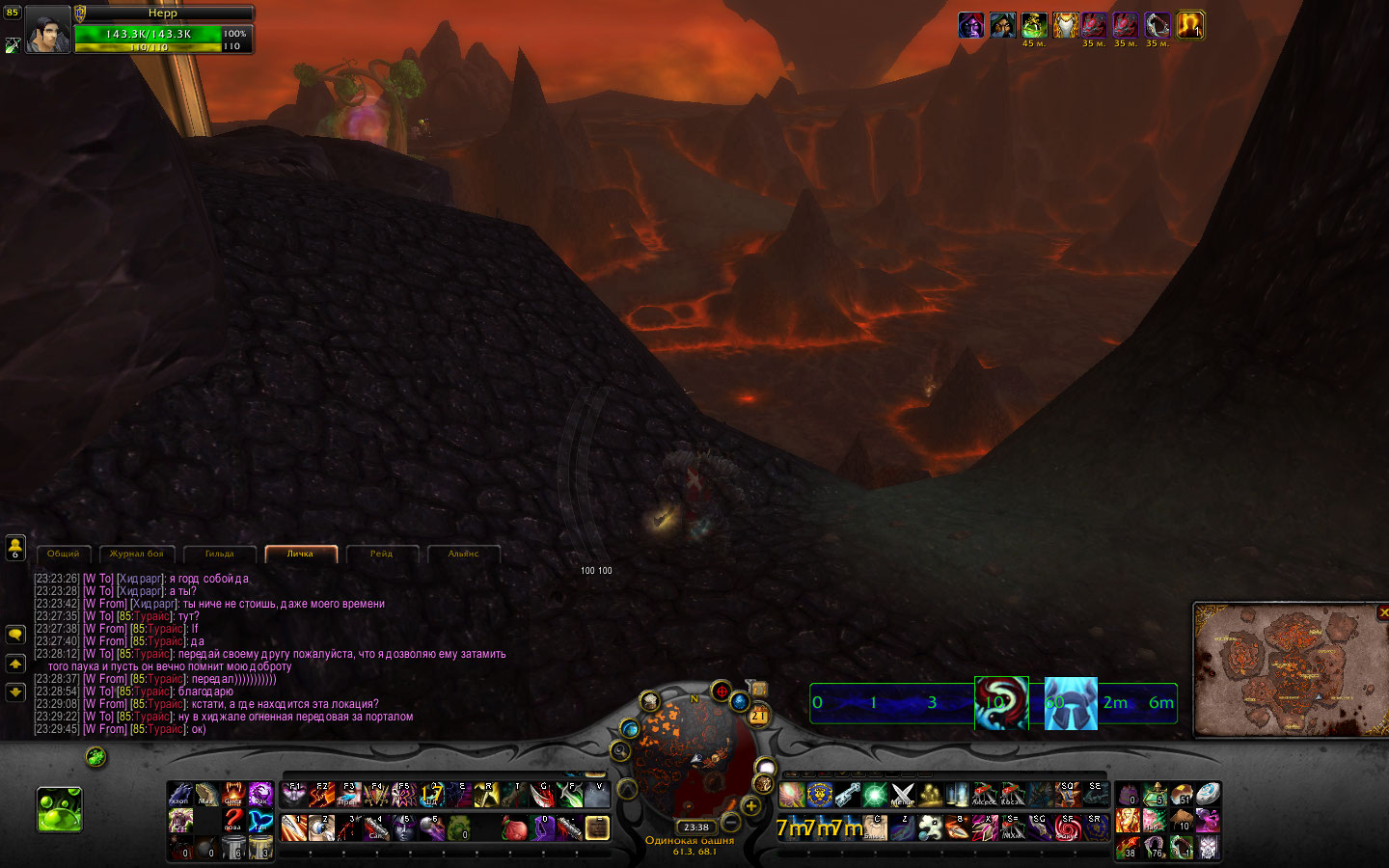Zoom out the minimap with minus button
The width and height of the screenshot is (1389, 868).
731,822
